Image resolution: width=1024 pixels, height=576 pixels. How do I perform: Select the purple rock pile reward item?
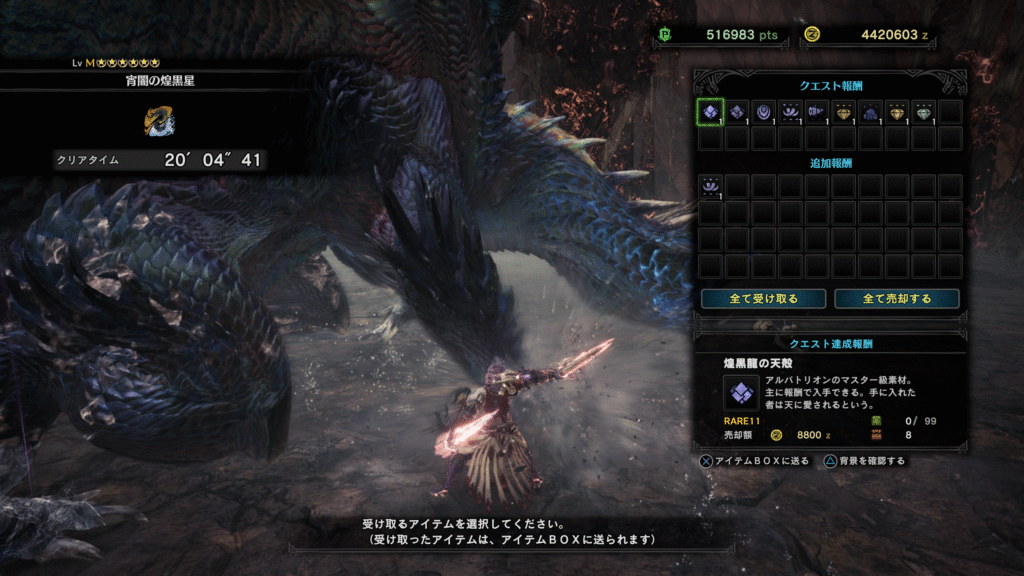pos(870,112)
